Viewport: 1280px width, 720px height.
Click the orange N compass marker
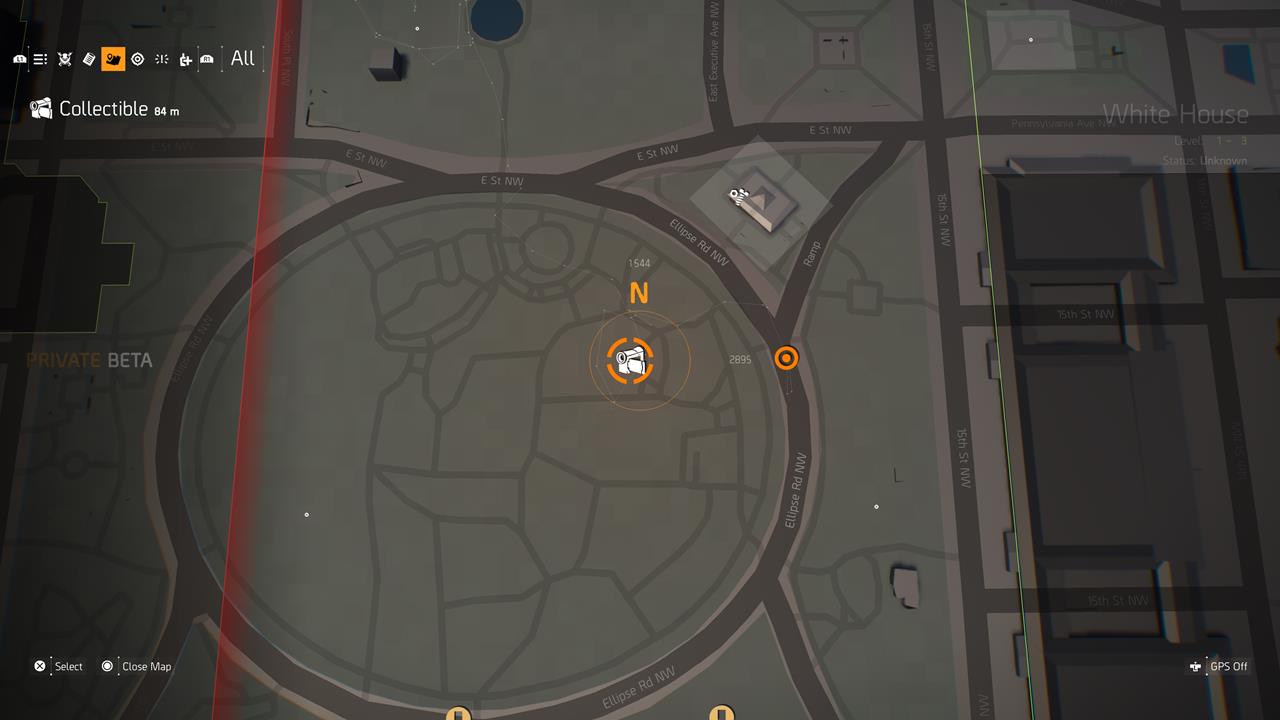[x=638, y=293]
